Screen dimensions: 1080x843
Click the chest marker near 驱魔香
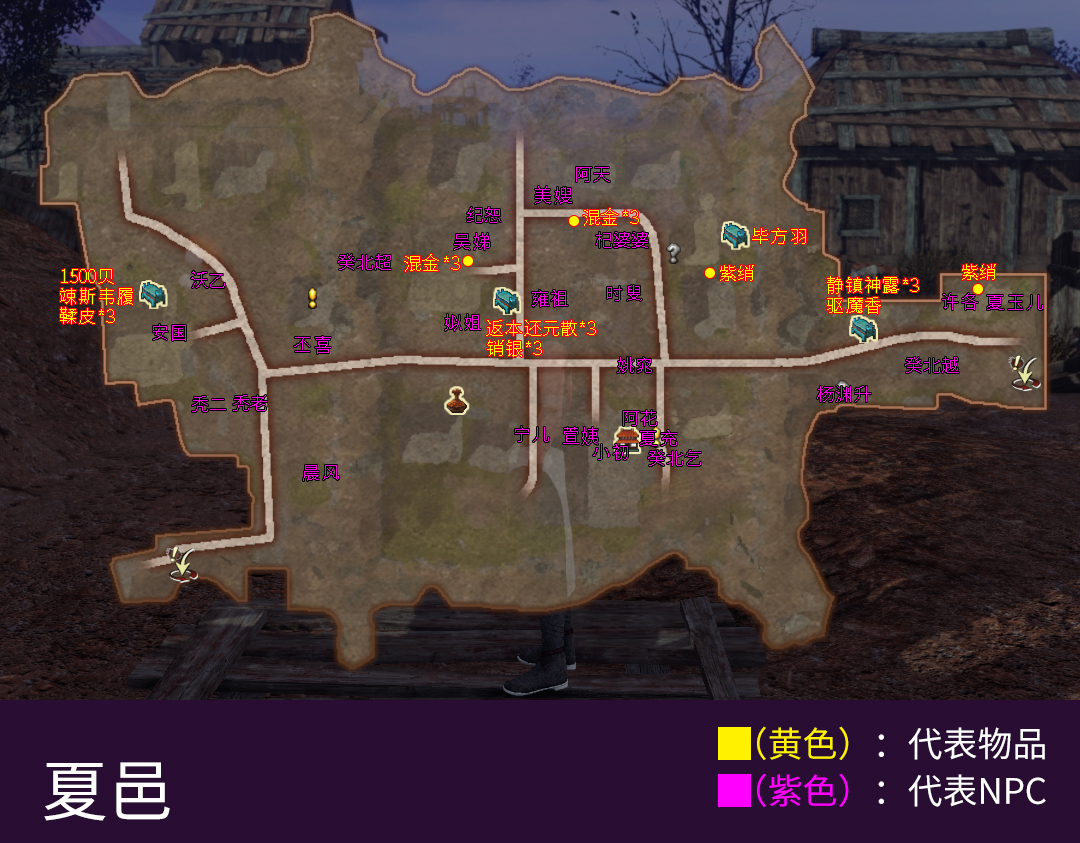point(861,327)
